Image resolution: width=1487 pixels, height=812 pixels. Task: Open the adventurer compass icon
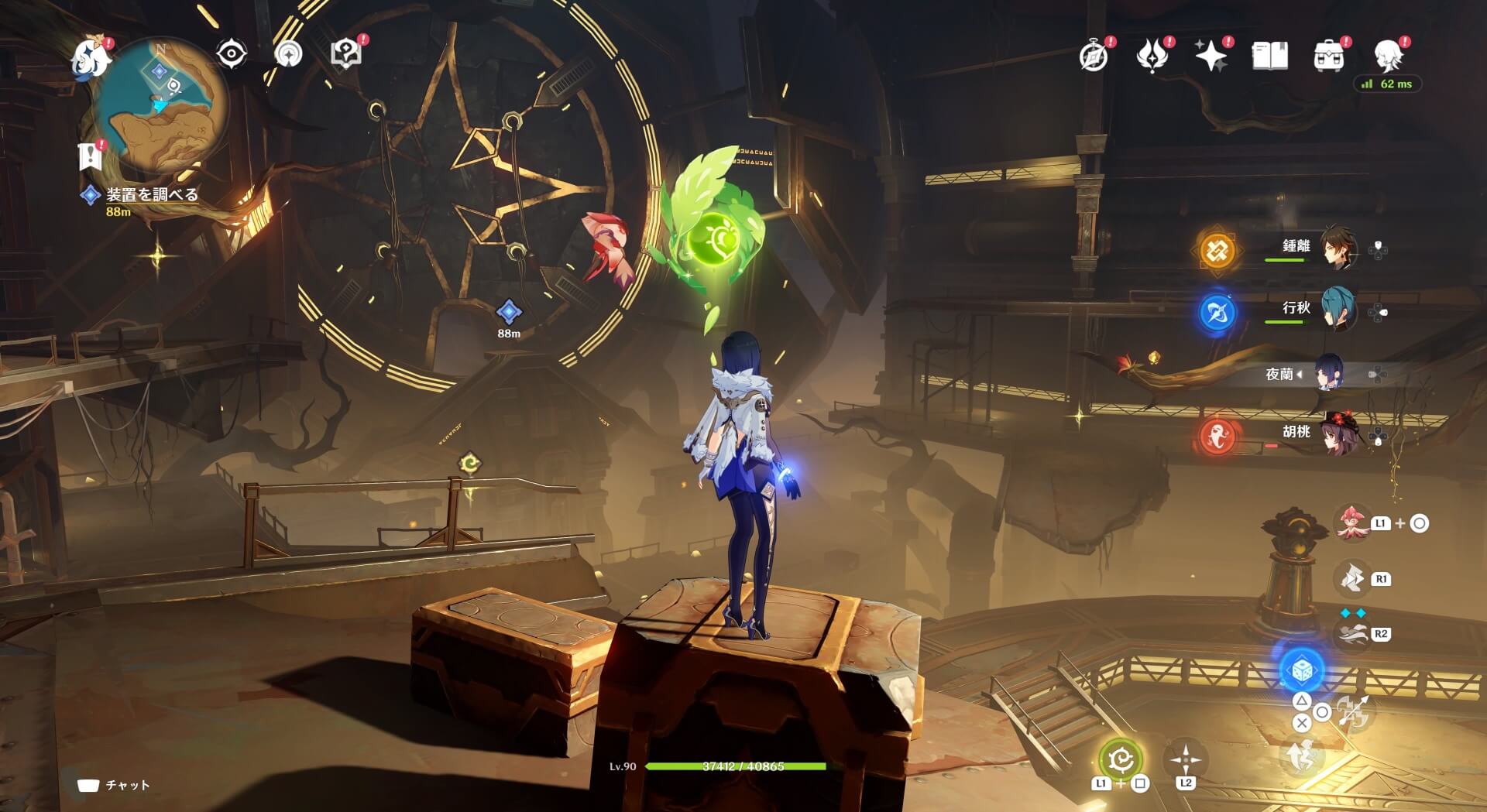(1094, 56)
